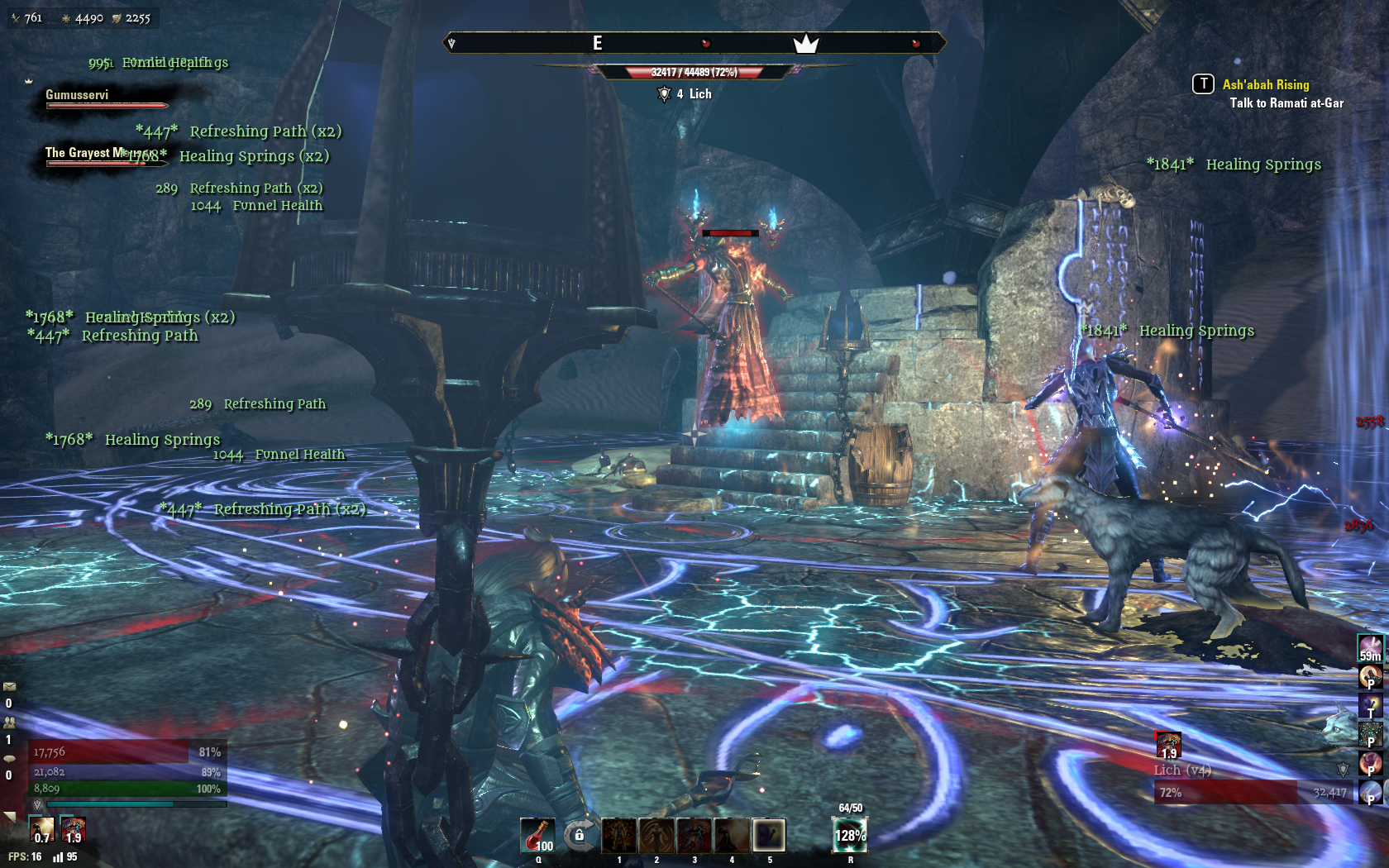1389x868 pixels.
Task: Click the compass crown boss marker
Action: [805, 44]
